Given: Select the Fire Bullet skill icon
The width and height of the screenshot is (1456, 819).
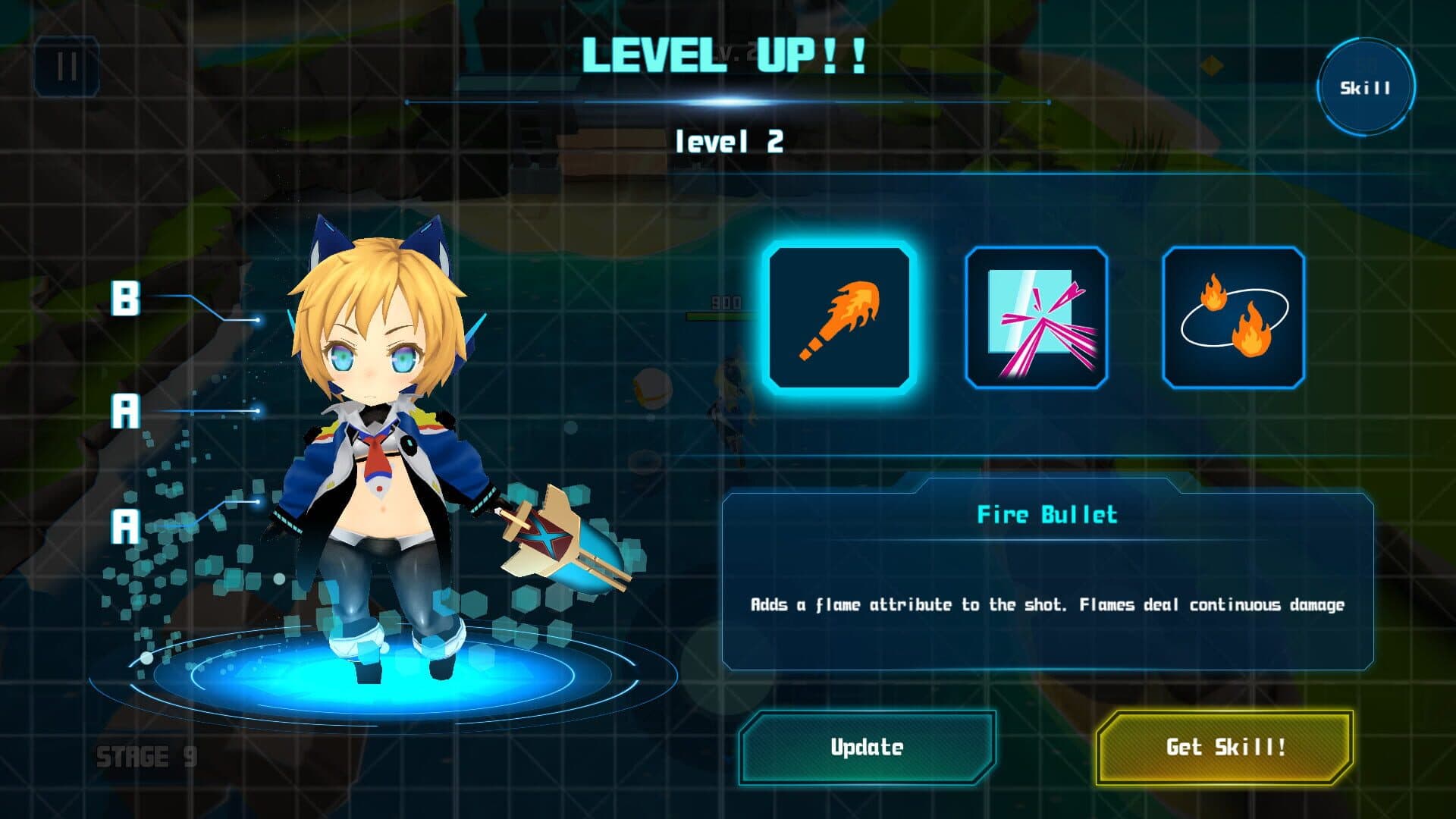Looking at the screenshot, I should tap(839, 318).
